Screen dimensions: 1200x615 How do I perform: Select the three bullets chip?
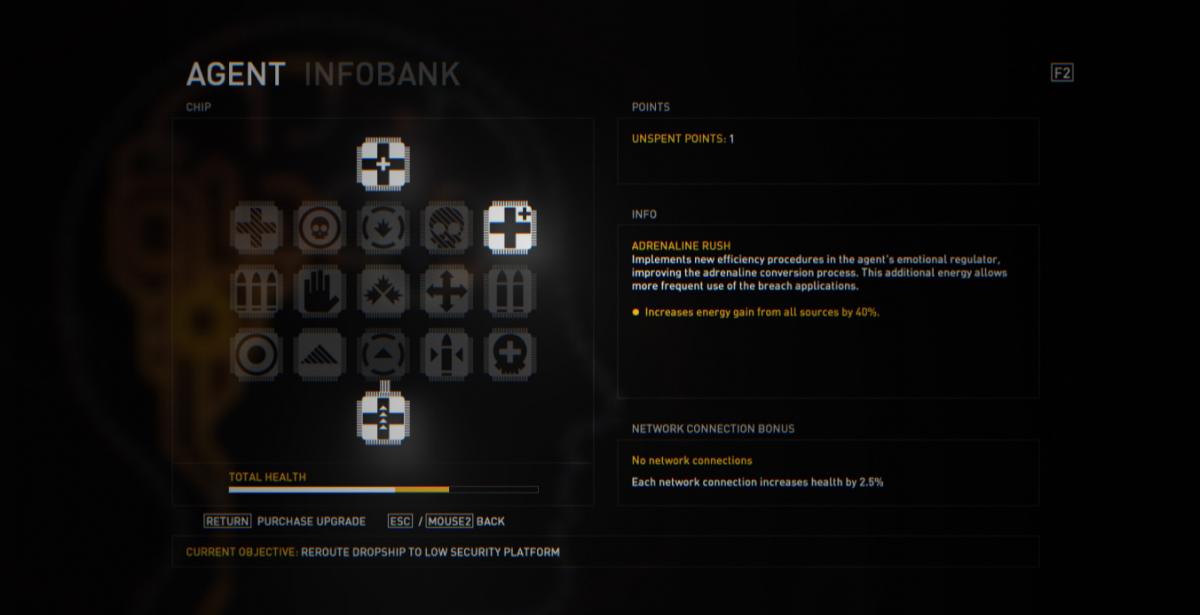point(256,292)
